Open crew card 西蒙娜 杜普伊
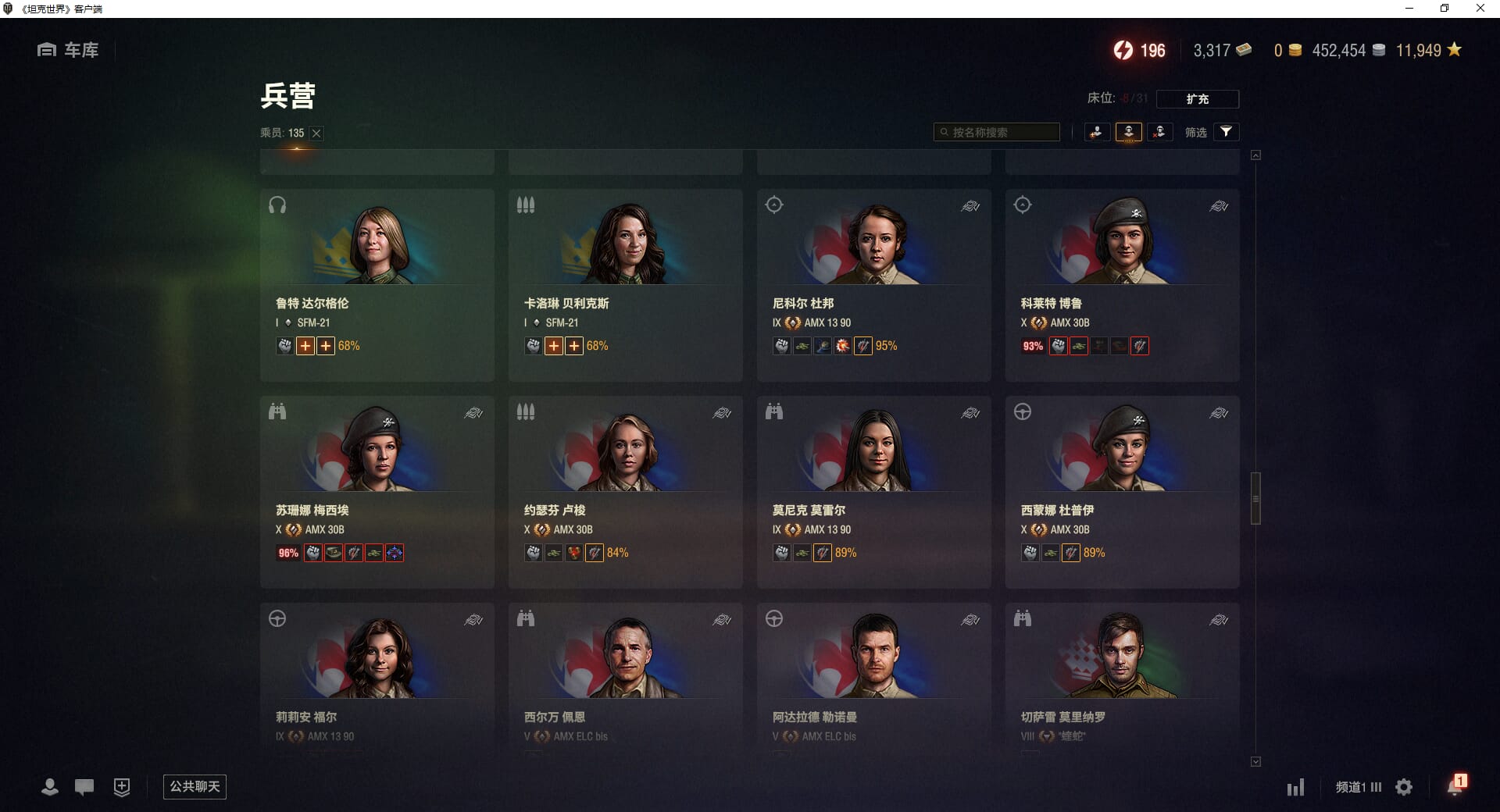 point(1122,492)
